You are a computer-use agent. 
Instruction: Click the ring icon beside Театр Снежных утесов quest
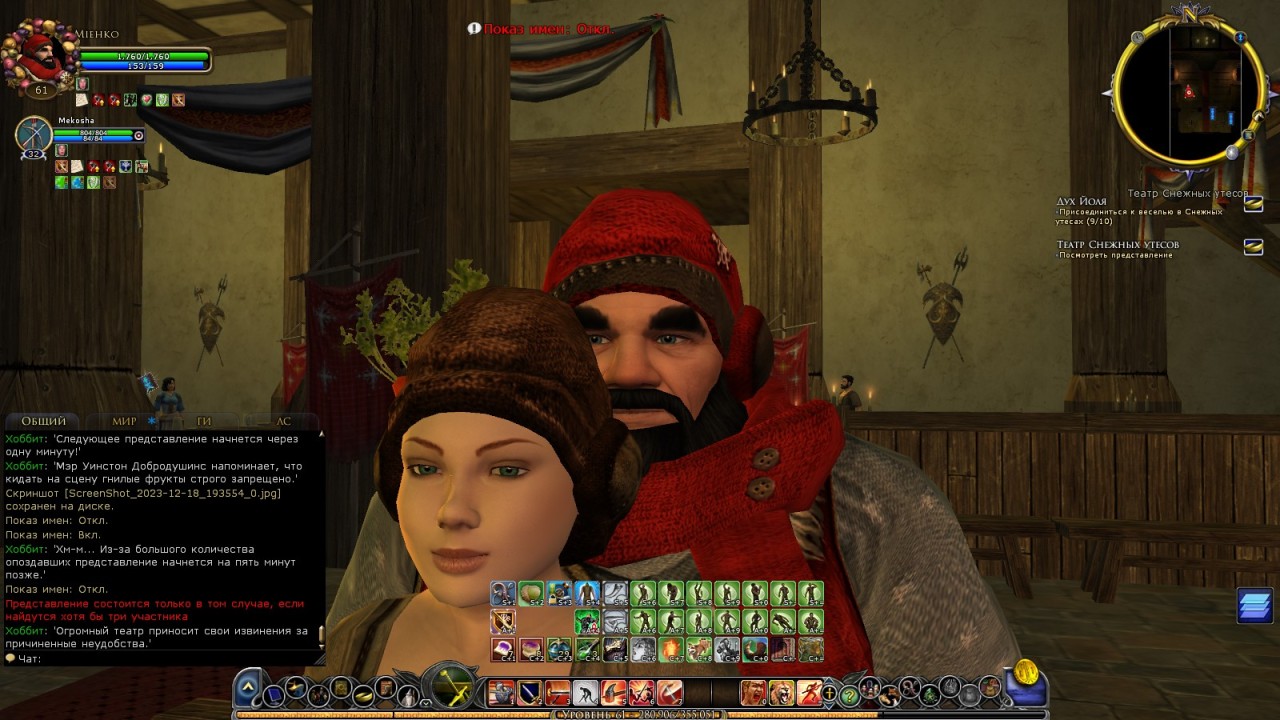pos(1252,246)
